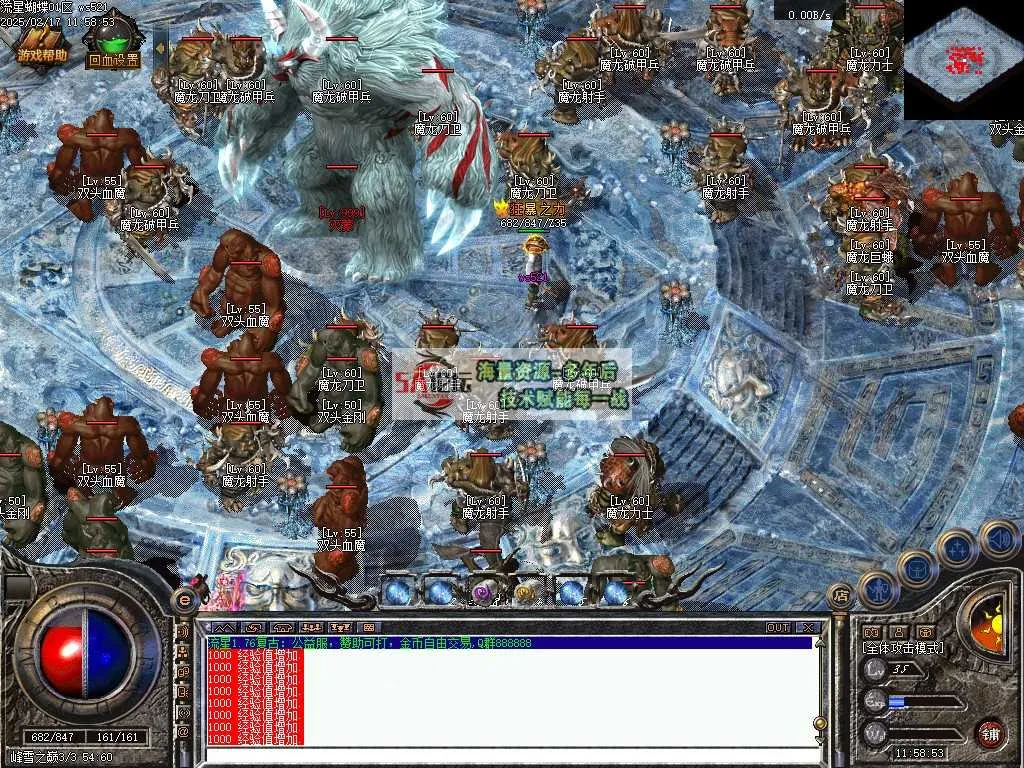The height and width of the screenshot is (768, 1024).
Task: Close the chat panel with X
Action: click(808, 628)
